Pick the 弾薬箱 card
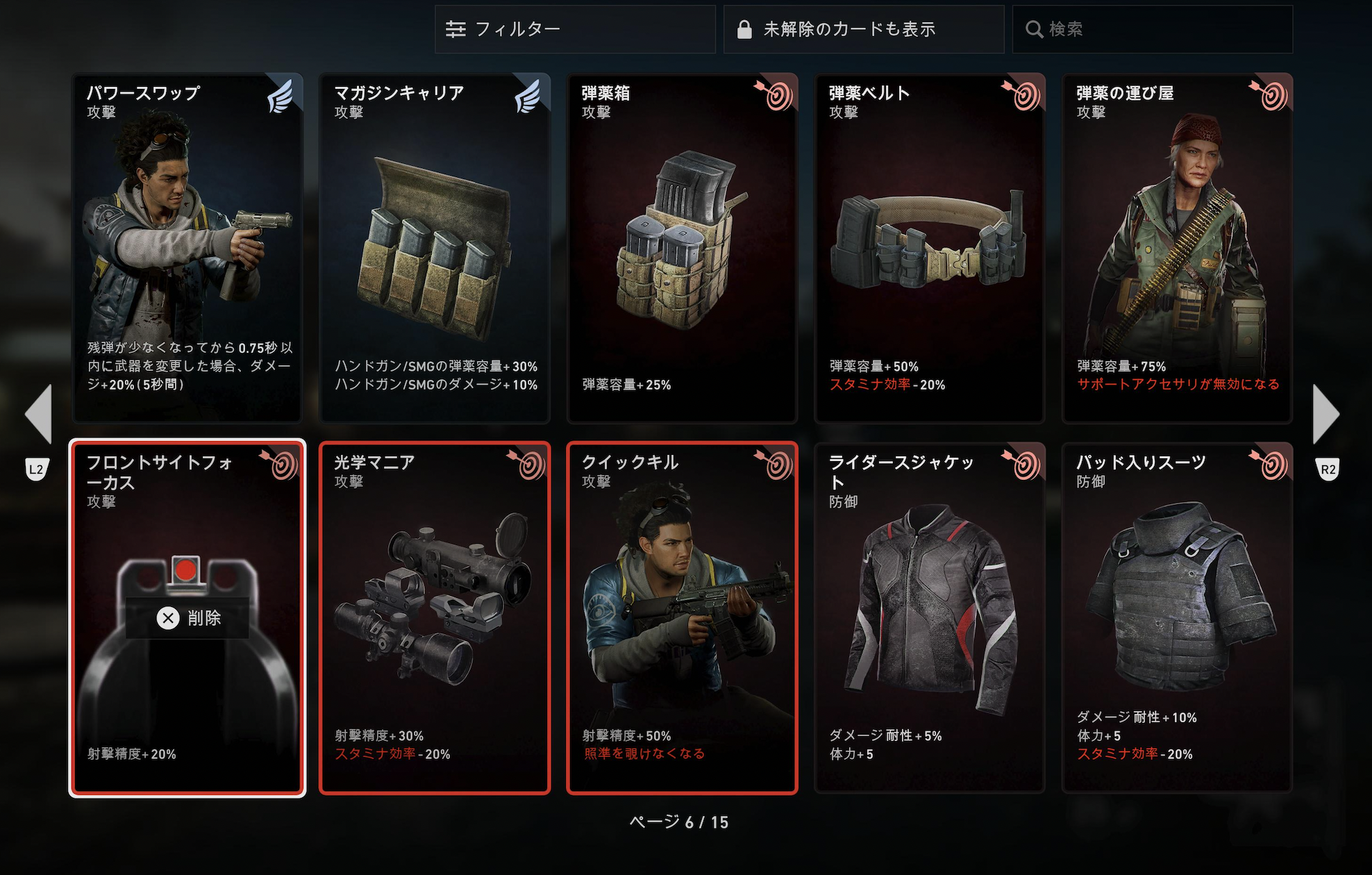1372x875 pixels. 682,248
